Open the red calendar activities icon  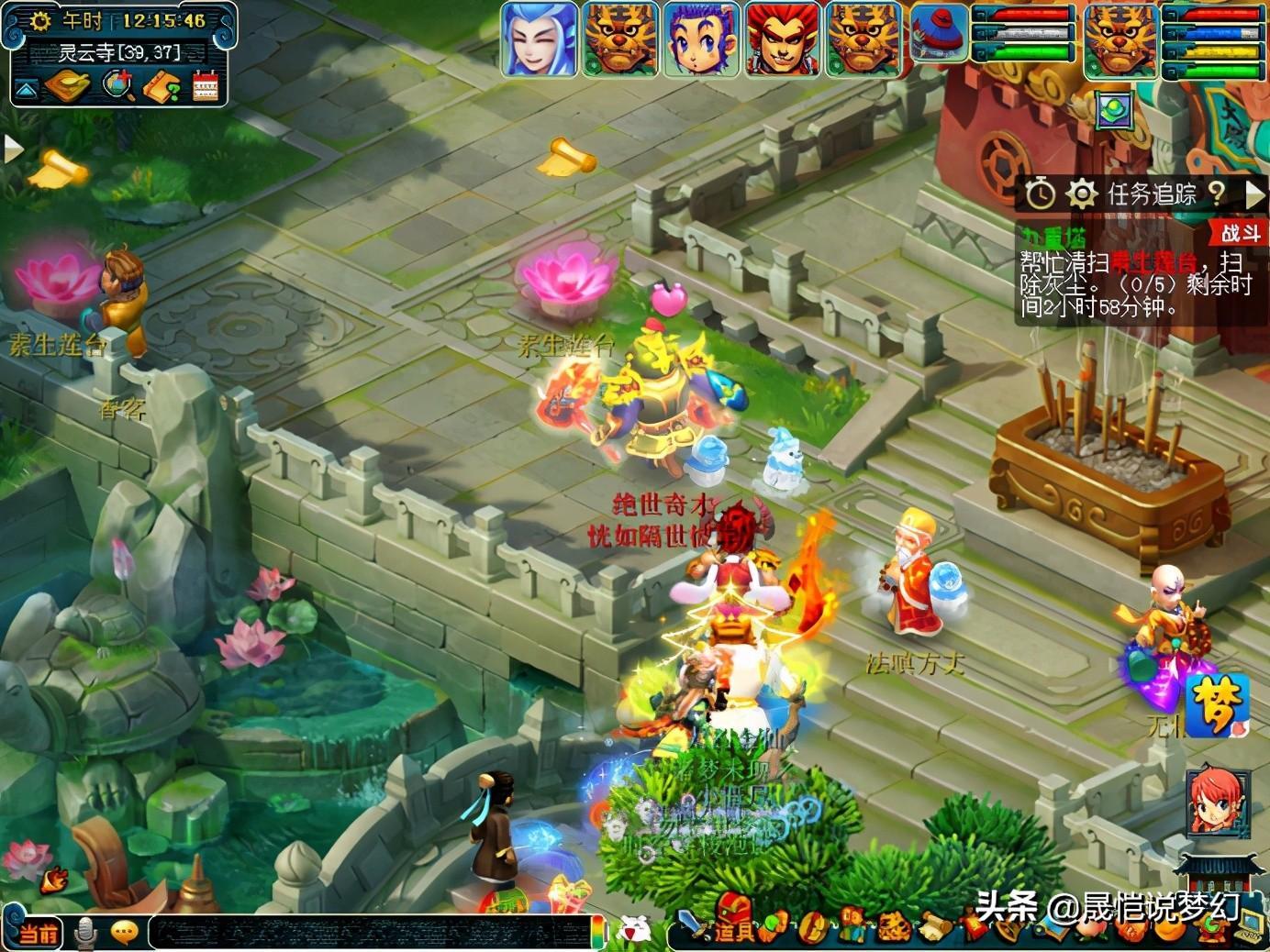click(206, 87)
